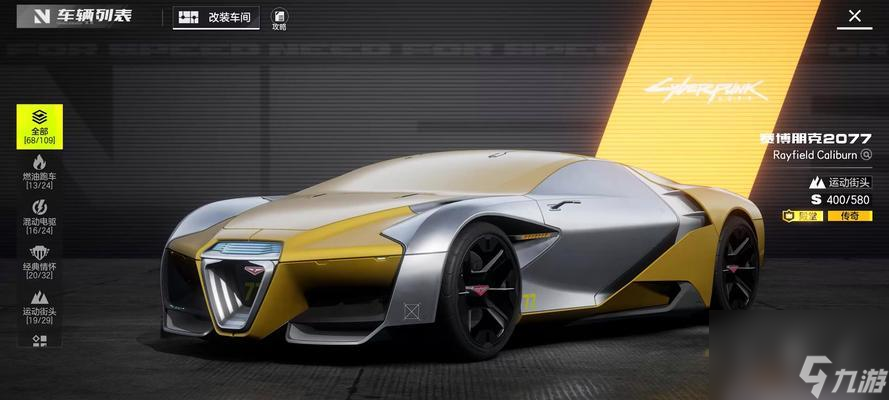The width and height of the screenshot is (889, 400).
Task: Select the 全部 all-vehicles category
Action: click(x=39, y=127)
